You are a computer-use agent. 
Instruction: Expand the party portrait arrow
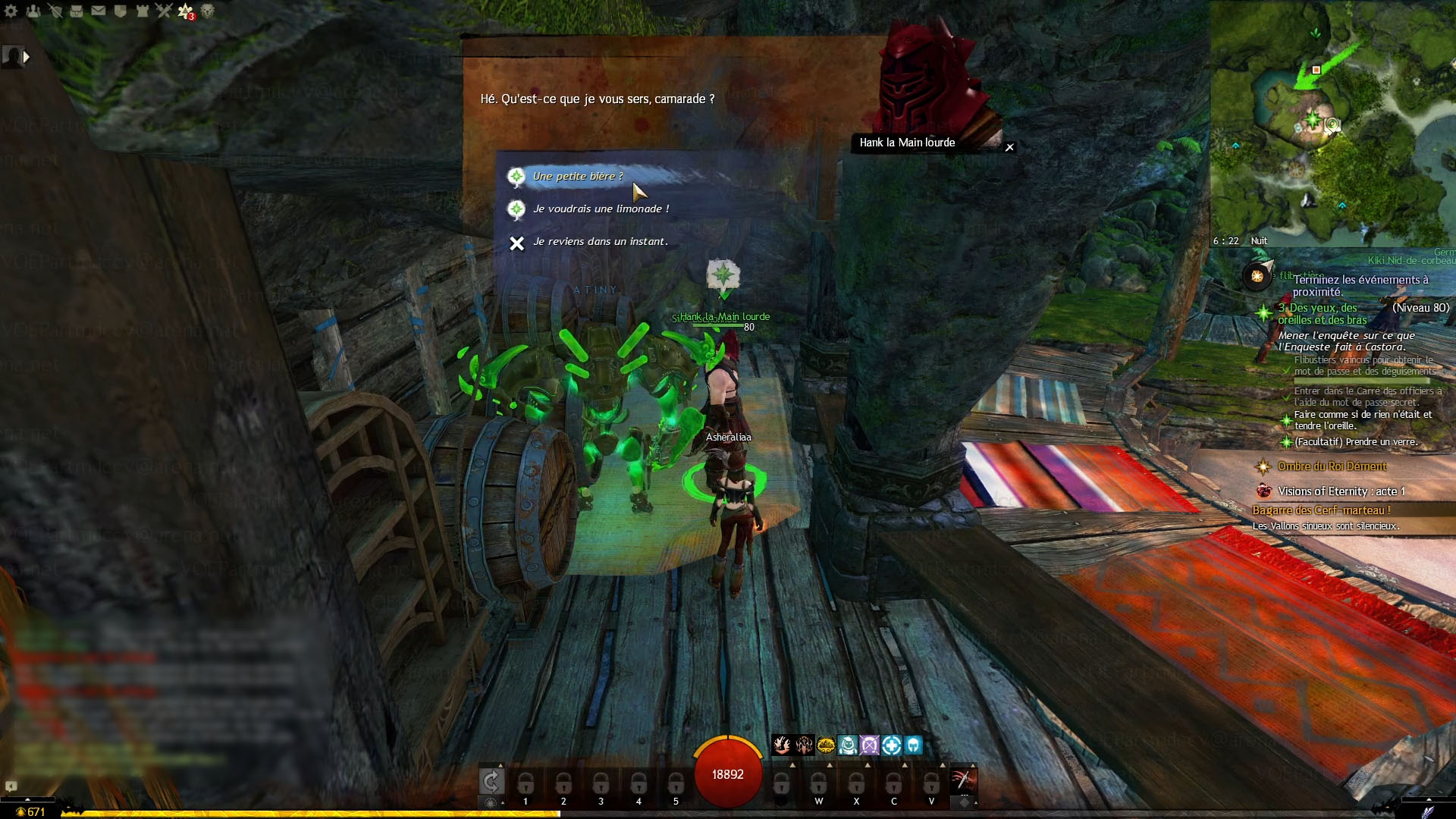point(27,56)
